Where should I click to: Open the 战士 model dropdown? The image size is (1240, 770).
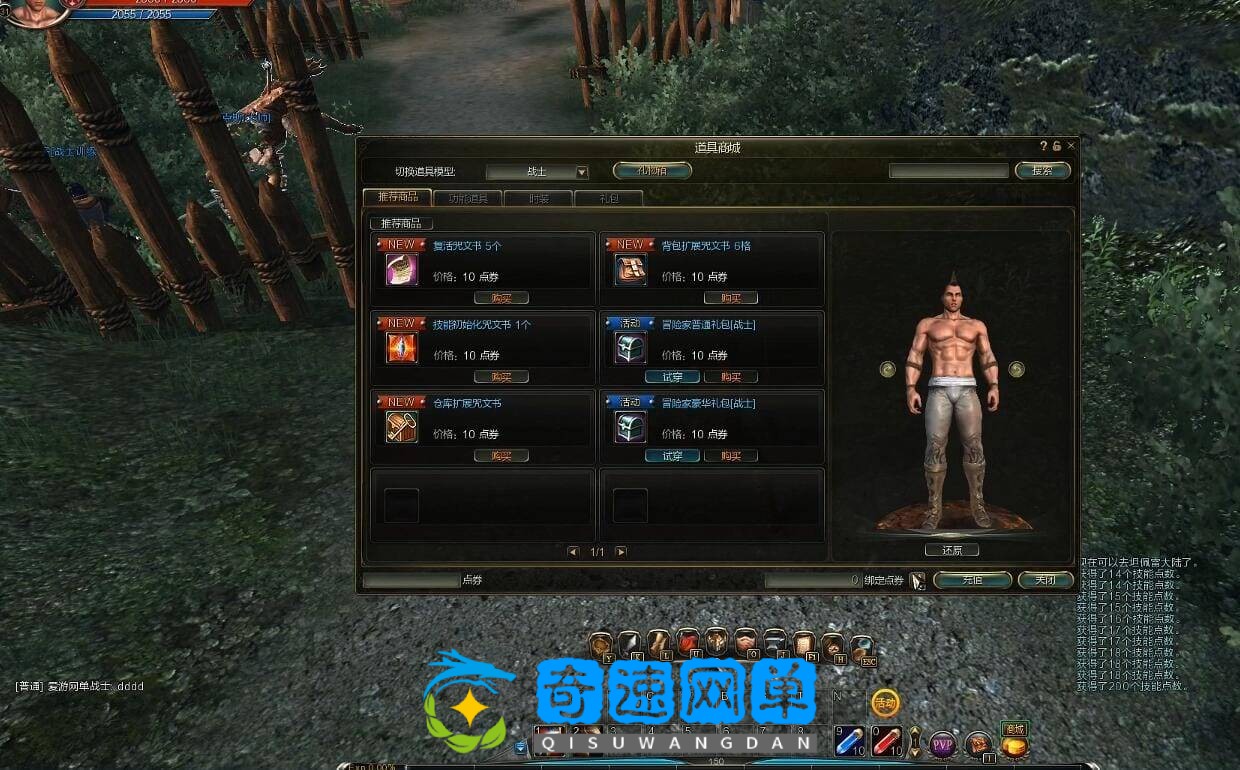(582, 172)
